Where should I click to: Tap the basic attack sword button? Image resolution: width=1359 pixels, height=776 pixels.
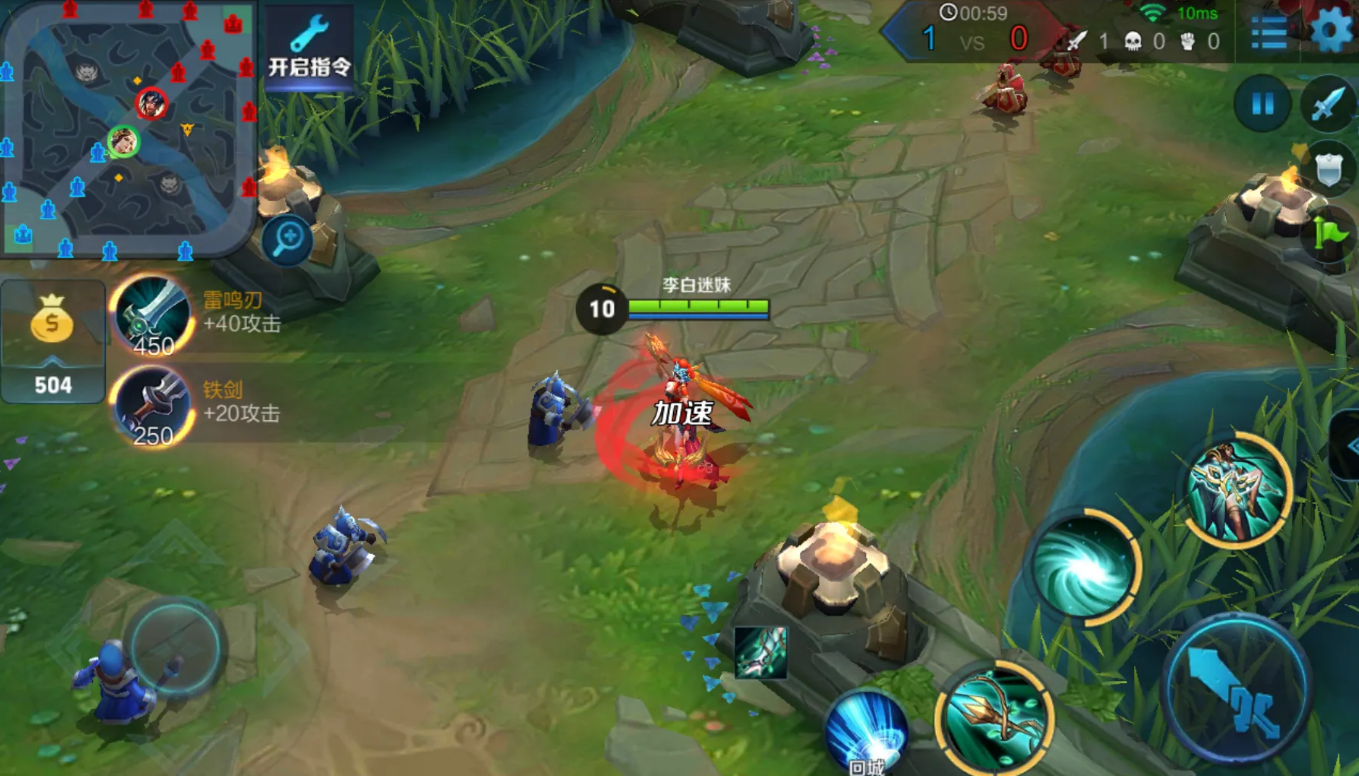coord(1237,689)
